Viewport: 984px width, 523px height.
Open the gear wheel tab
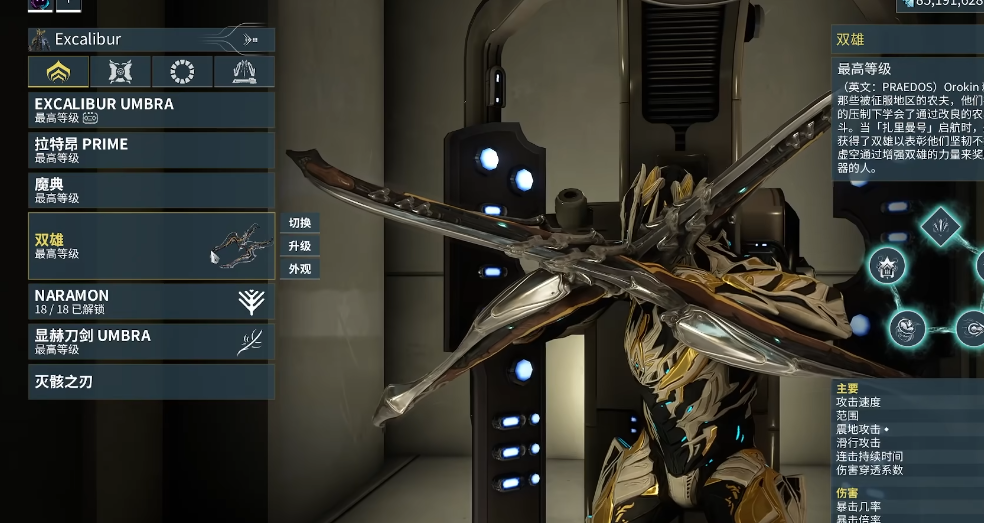pyautogui.click(x=182, y=72)
